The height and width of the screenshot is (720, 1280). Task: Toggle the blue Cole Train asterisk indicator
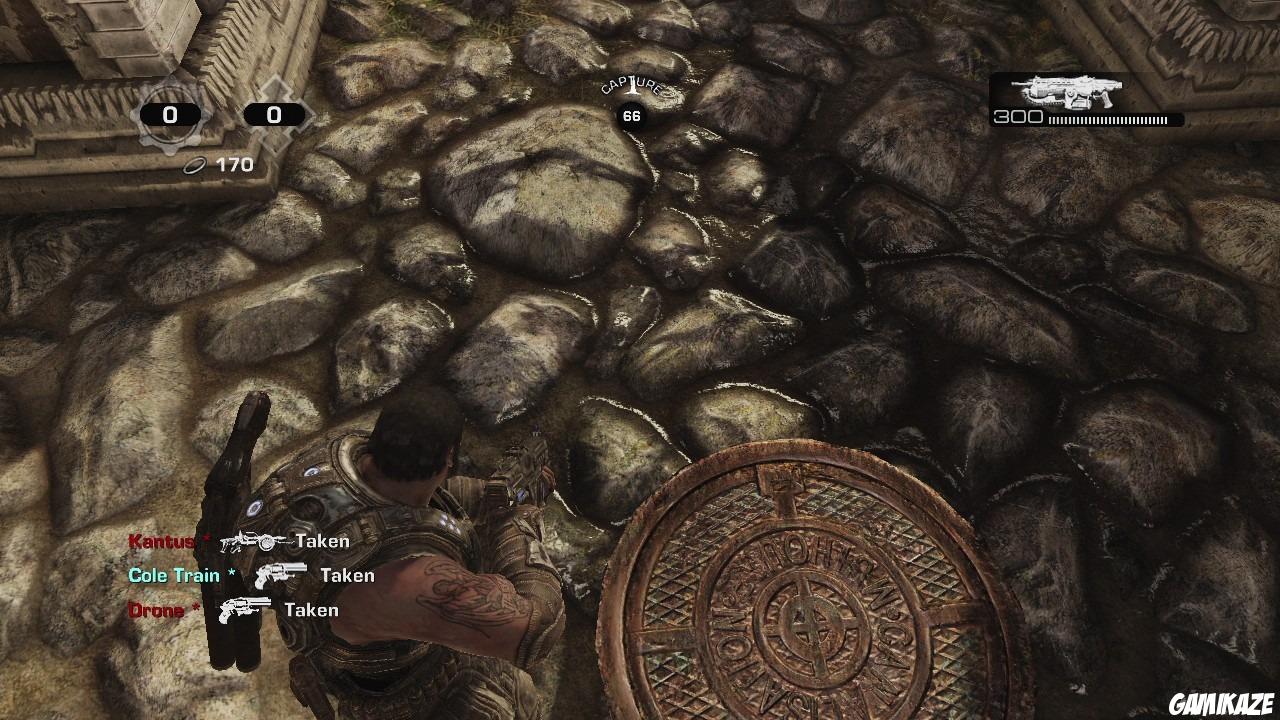click(233, 572)
